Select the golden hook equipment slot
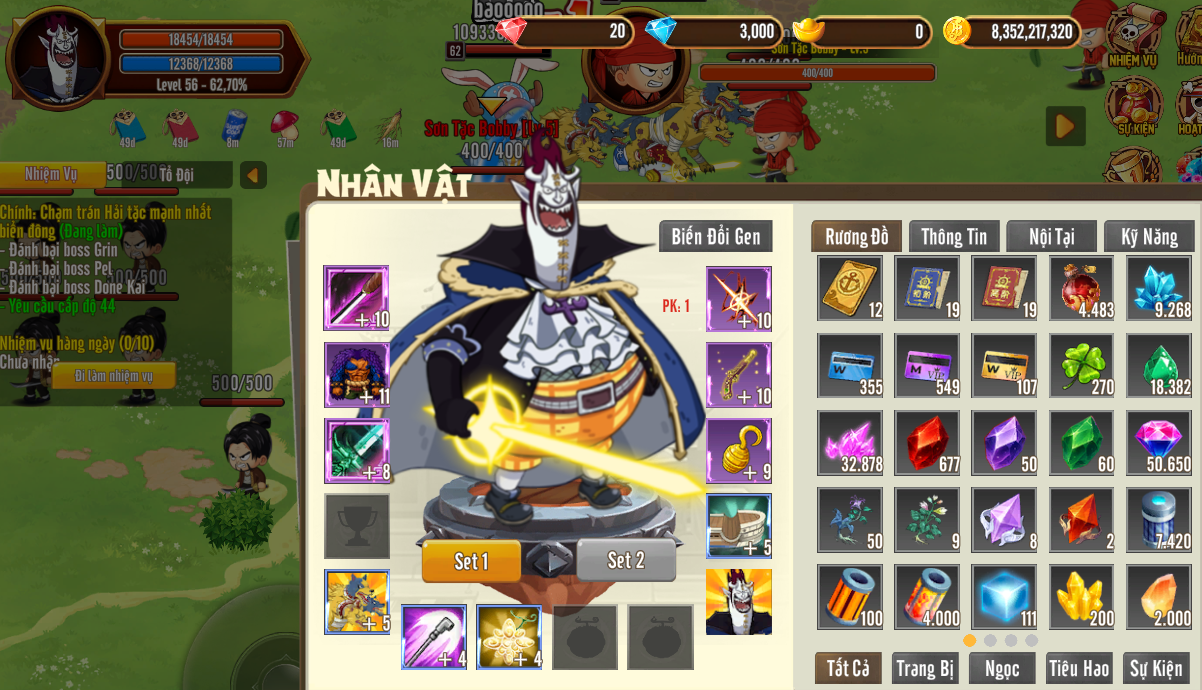This screenshot has height=690, width=1202. [x=738, y=450]
